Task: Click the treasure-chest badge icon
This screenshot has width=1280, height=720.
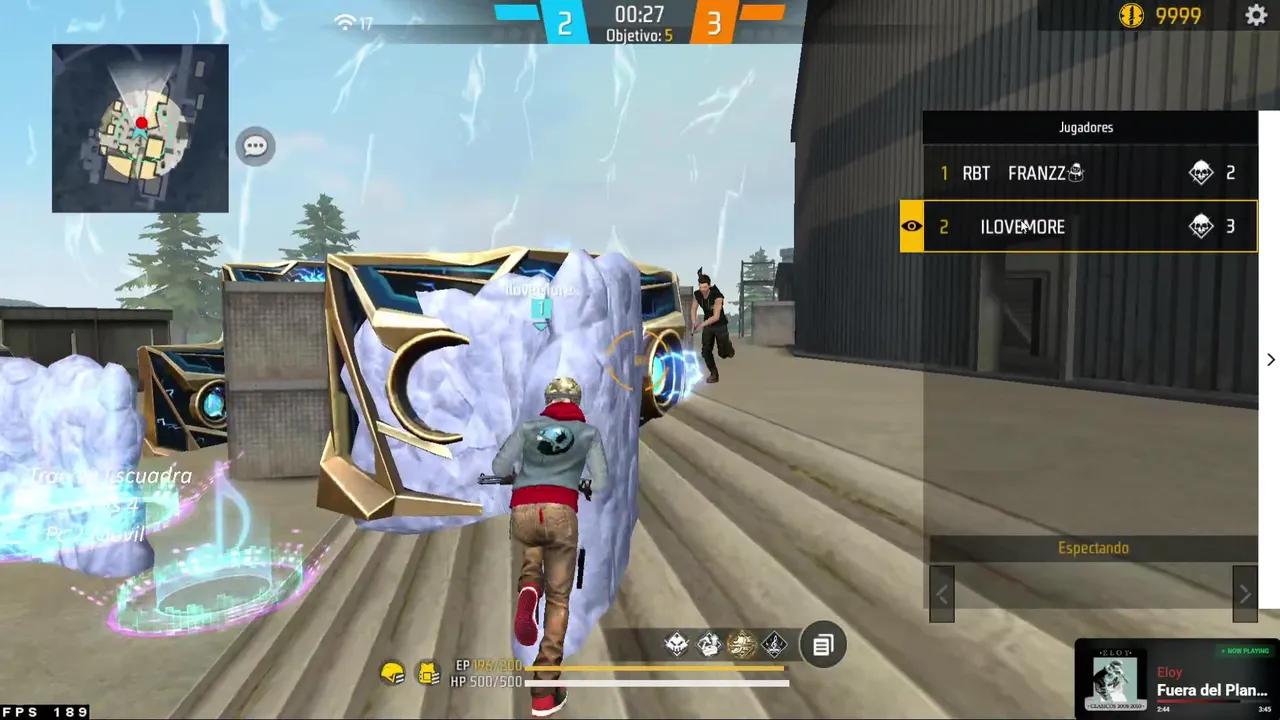Action: 707,644
